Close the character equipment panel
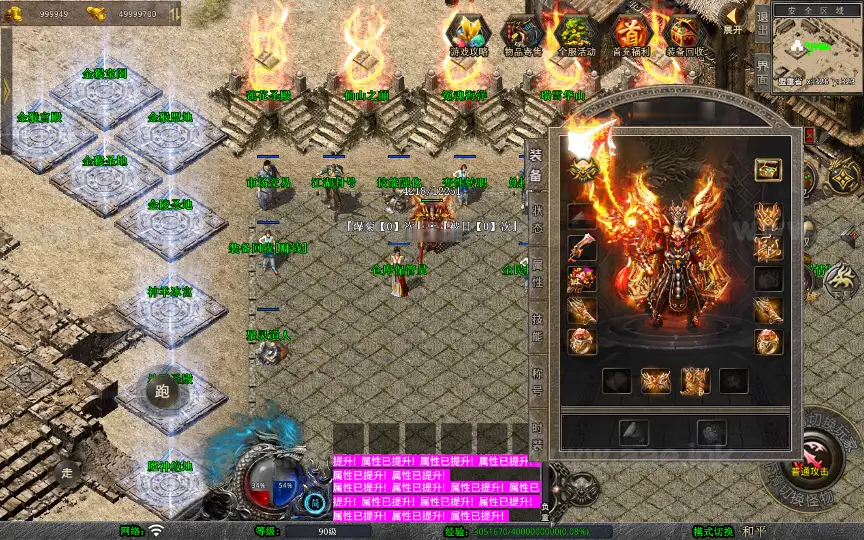The height and width of the screenshot is (540, 864). coord(809,134)
